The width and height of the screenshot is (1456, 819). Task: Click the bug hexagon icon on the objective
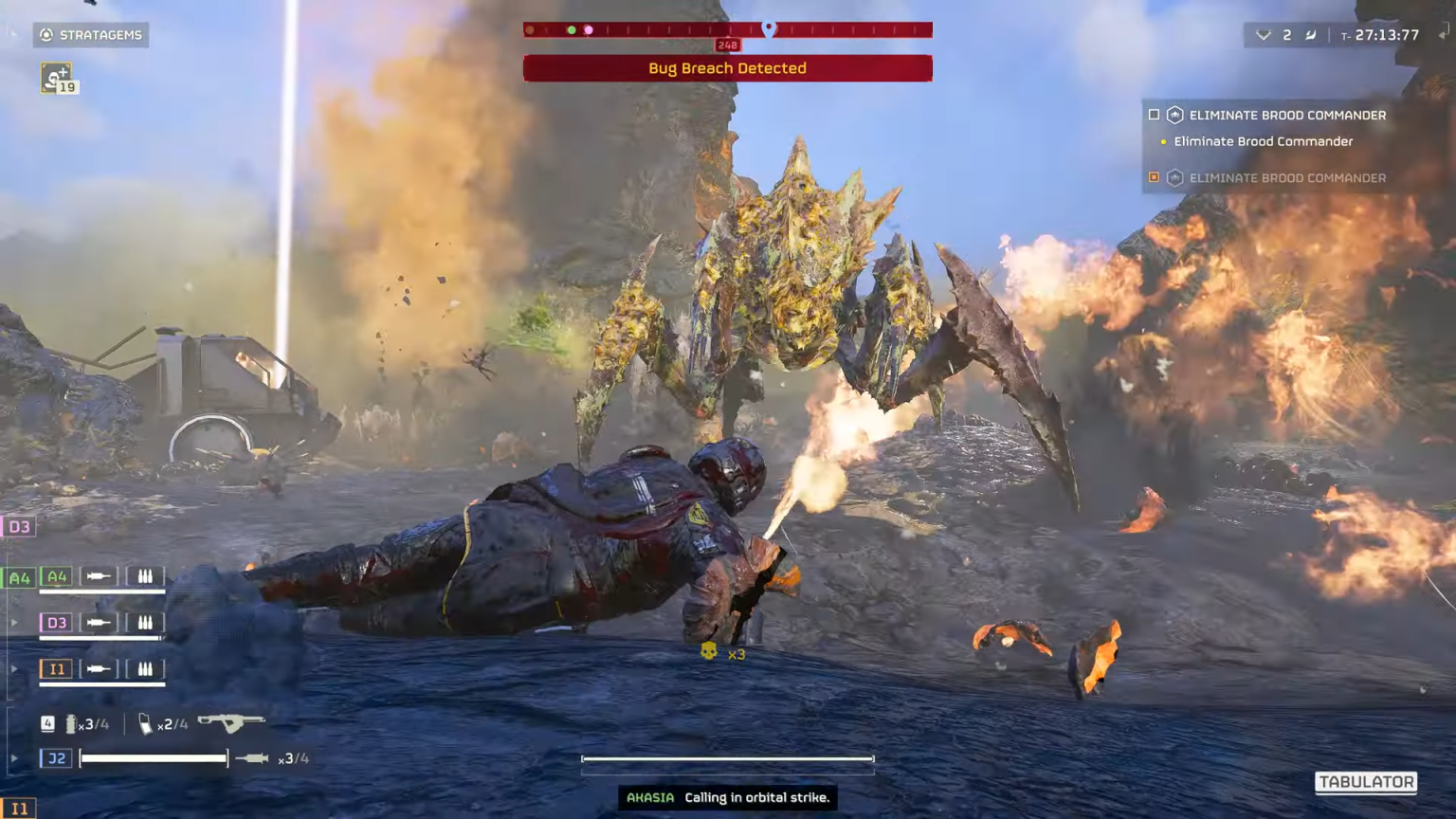pyautogui.click(x=1175, y=115)
